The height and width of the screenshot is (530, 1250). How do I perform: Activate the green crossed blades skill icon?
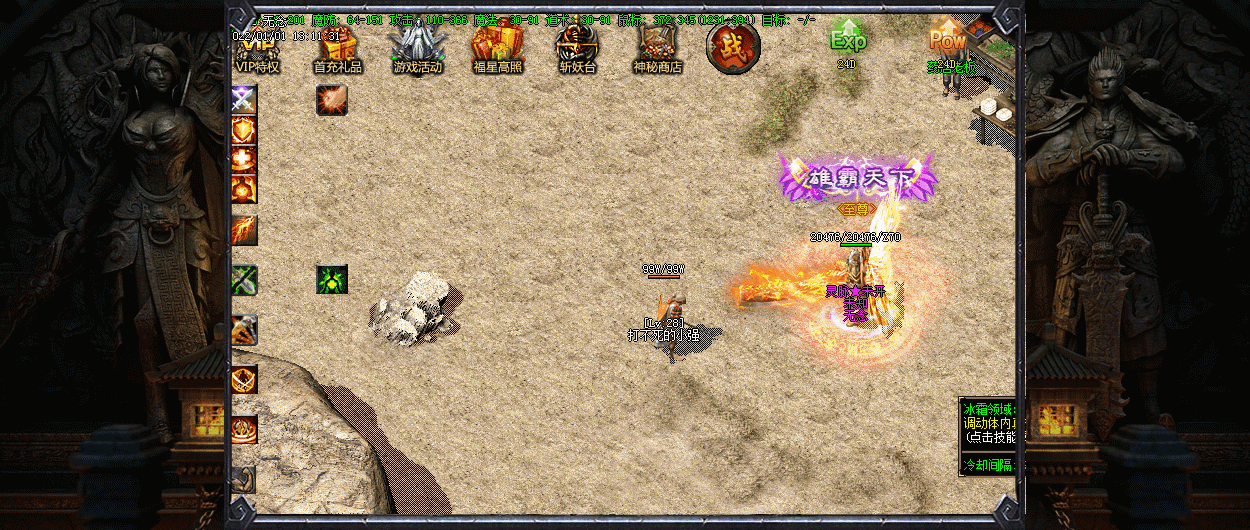[x=245, y=280]
